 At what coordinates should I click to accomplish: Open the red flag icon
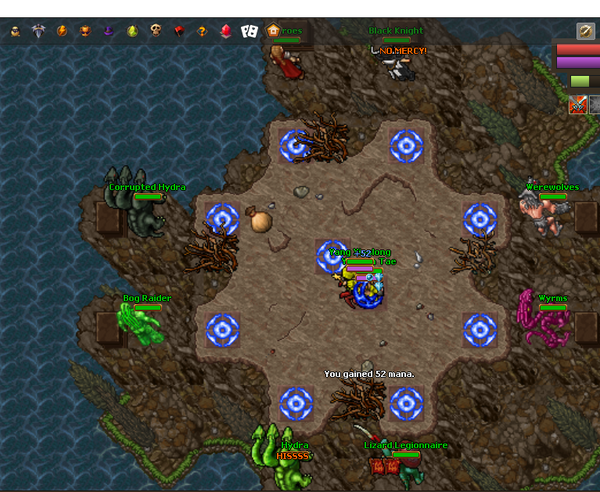[180, 31]
